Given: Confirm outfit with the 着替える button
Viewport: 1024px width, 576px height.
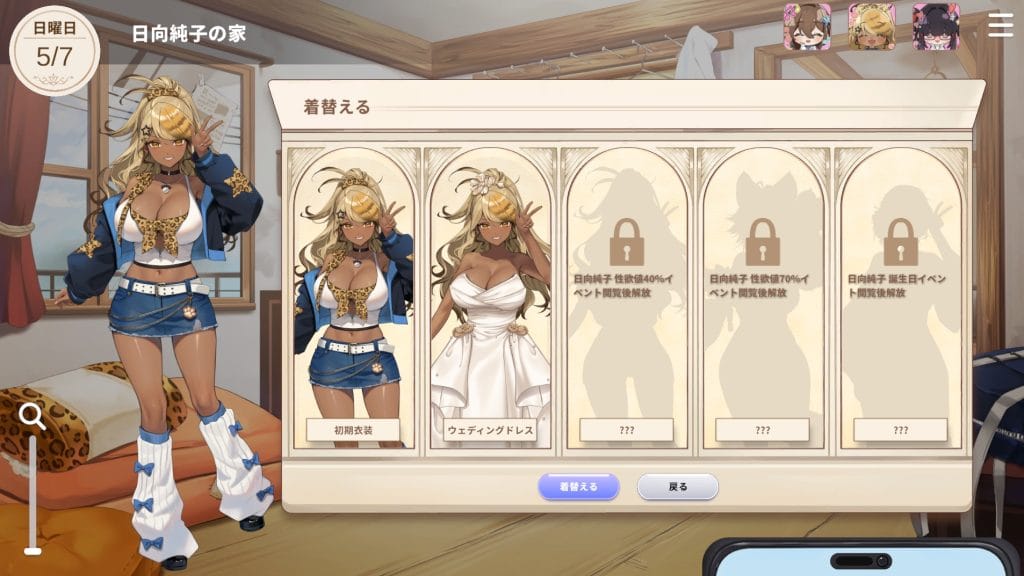Looking at the screenshot, I should coord(578,487).
